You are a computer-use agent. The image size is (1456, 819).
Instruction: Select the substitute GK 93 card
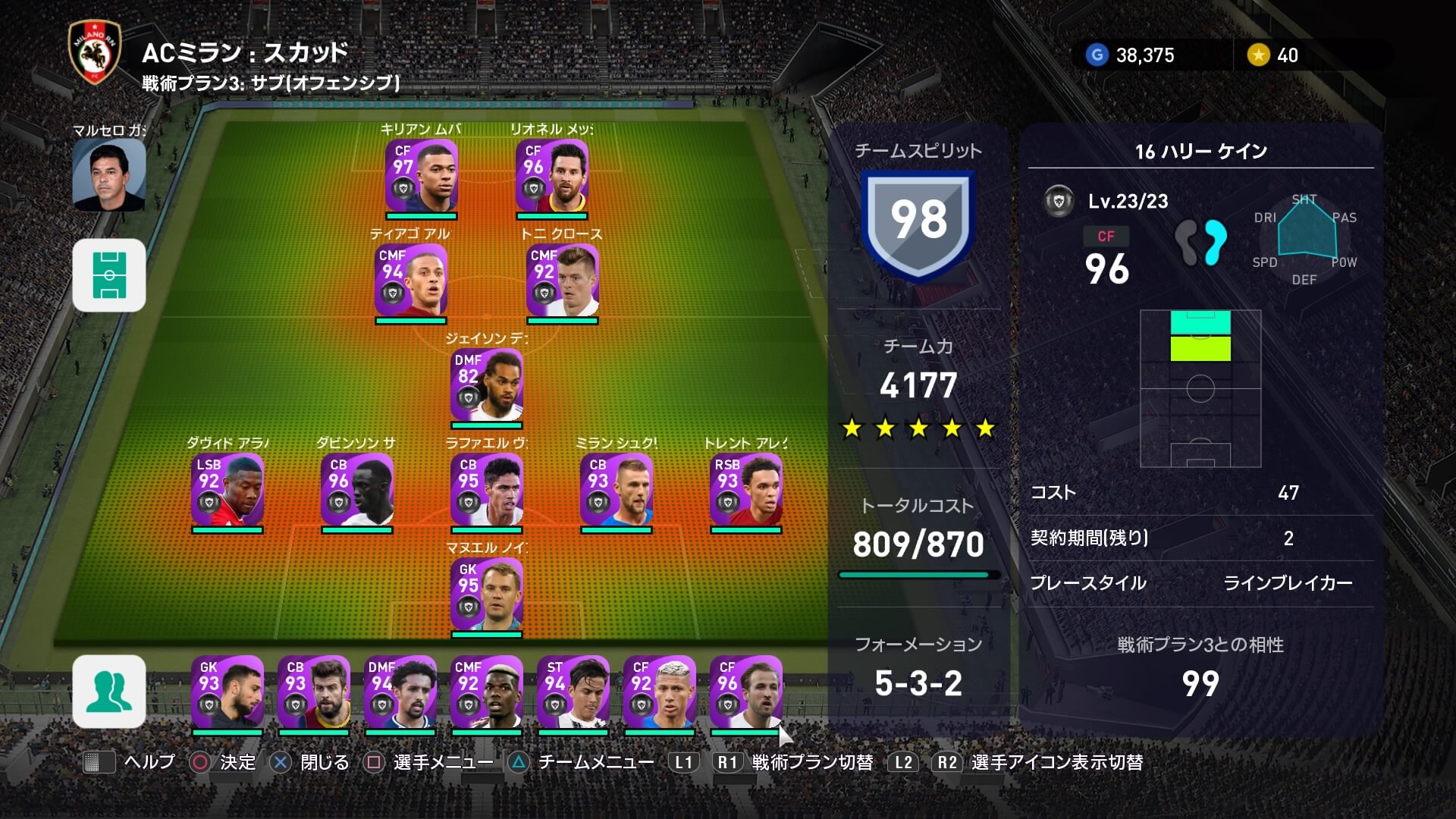click(x=227, y=692)
